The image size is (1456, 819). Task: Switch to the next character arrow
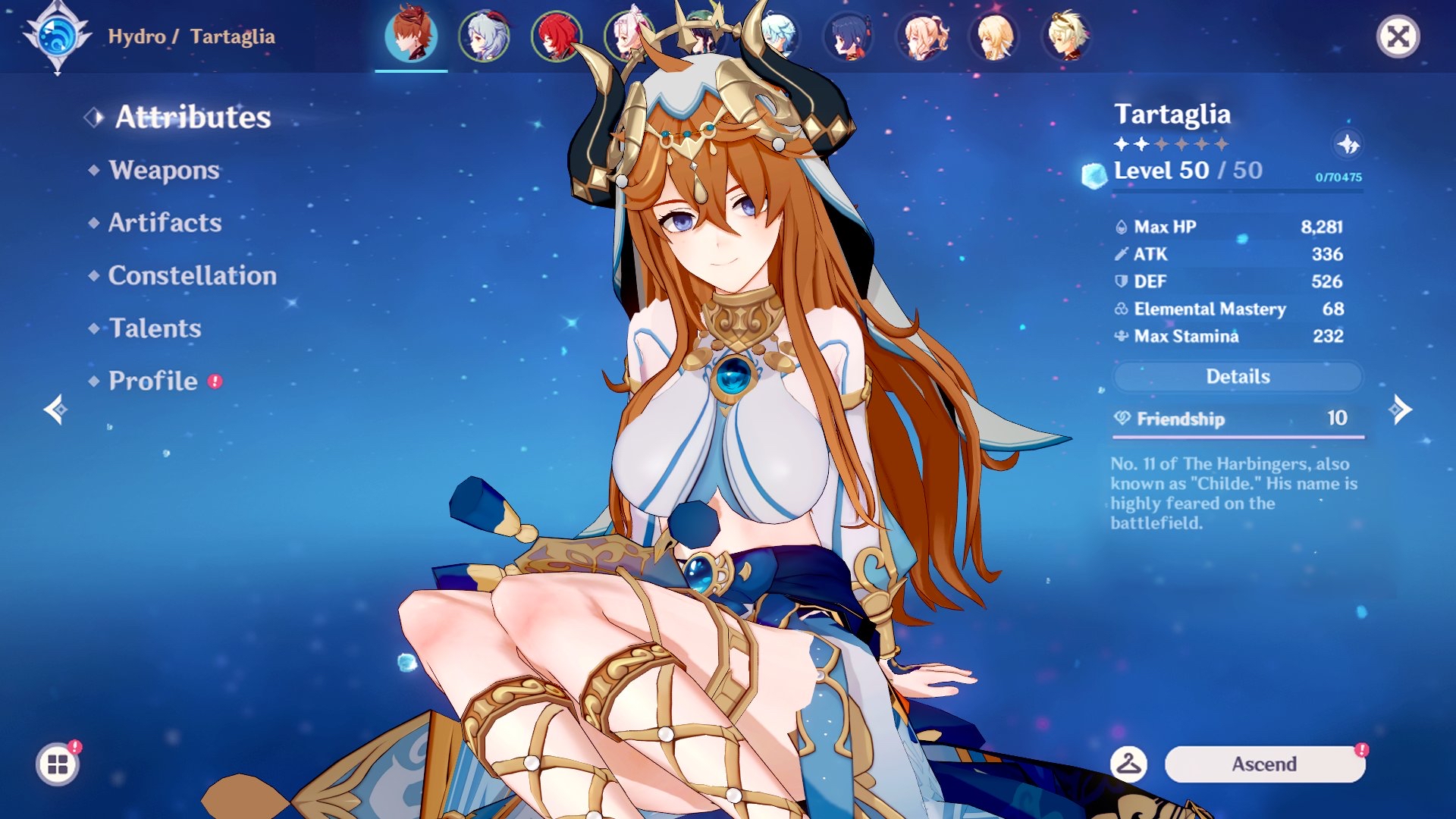pos(1400,409)
